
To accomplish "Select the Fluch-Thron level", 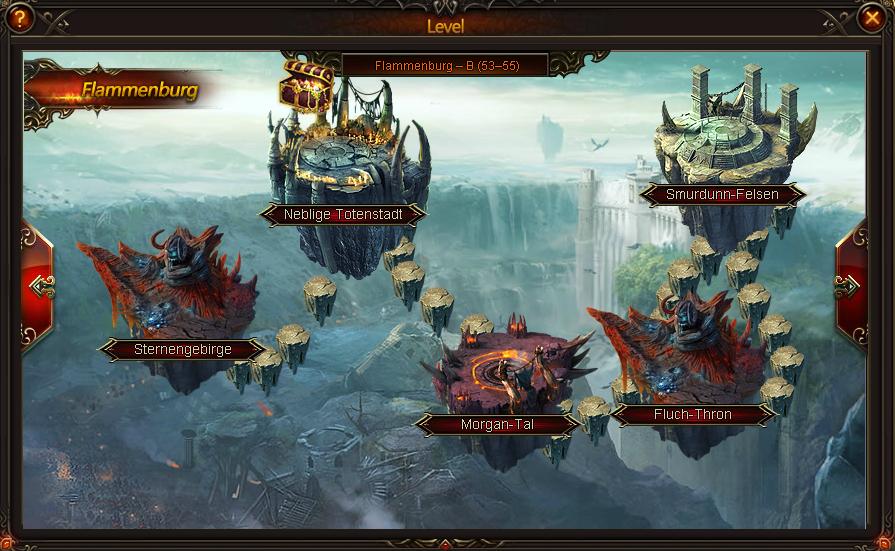I will click(x=693, y=414).
